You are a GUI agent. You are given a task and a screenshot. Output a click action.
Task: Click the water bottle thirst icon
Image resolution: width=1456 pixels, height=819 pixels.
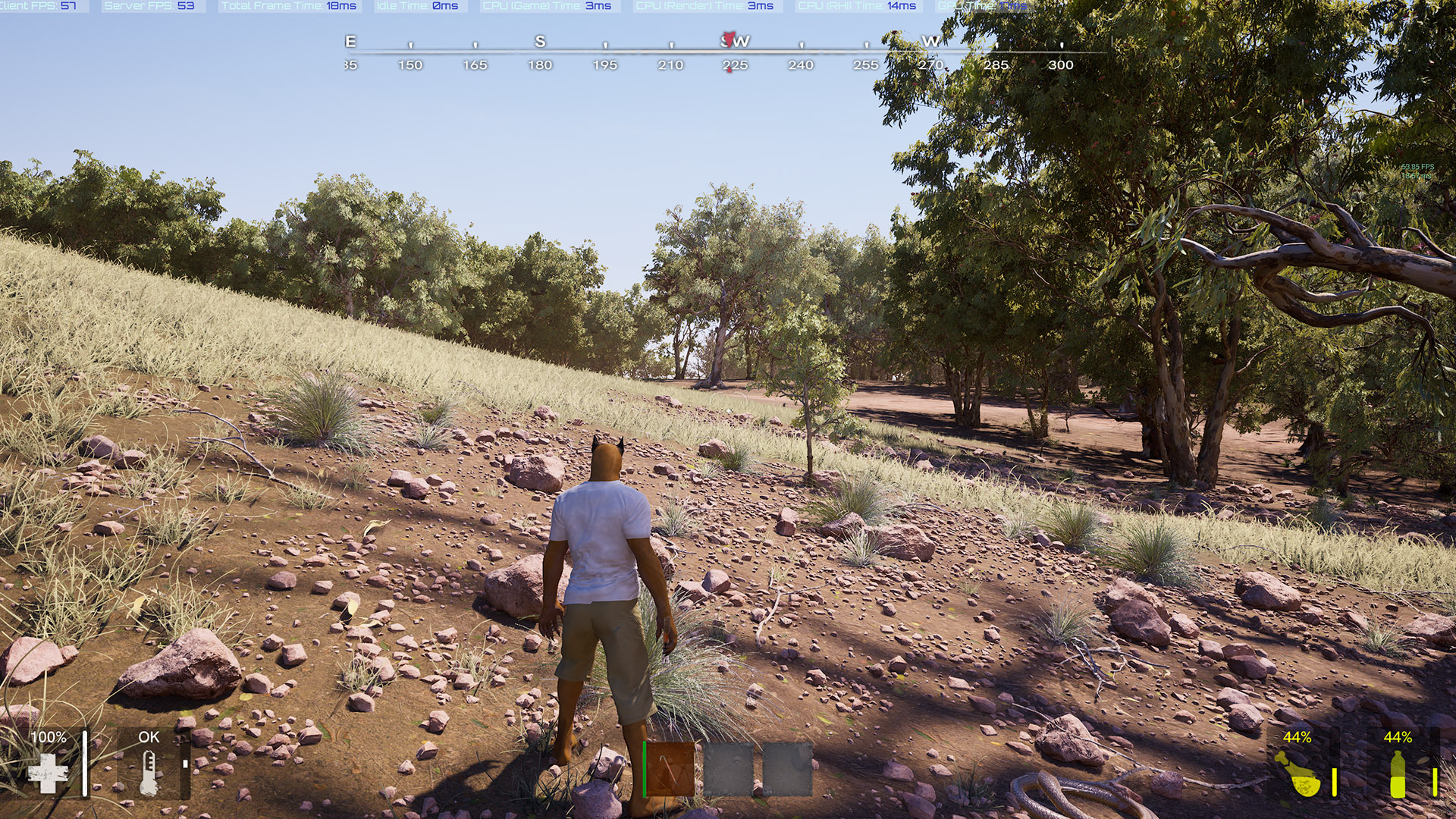coord(1398,774)
